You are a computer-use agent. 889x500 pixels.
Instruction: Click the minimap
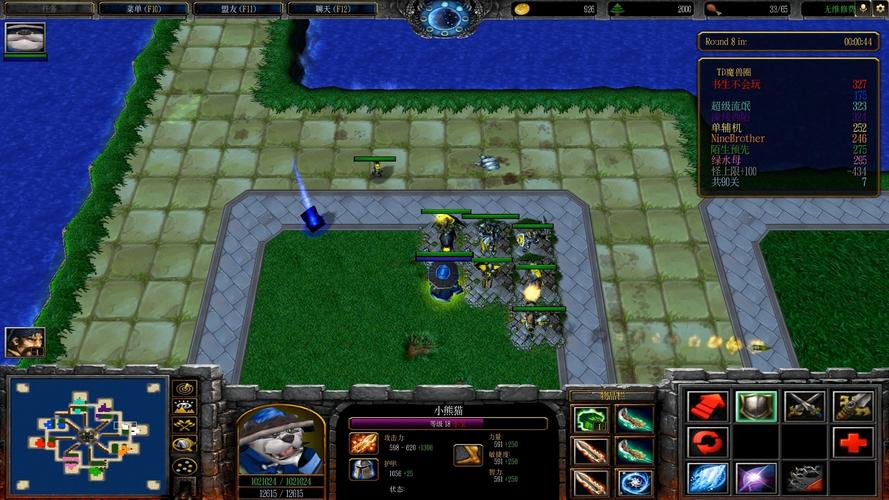tap(87, 436)
